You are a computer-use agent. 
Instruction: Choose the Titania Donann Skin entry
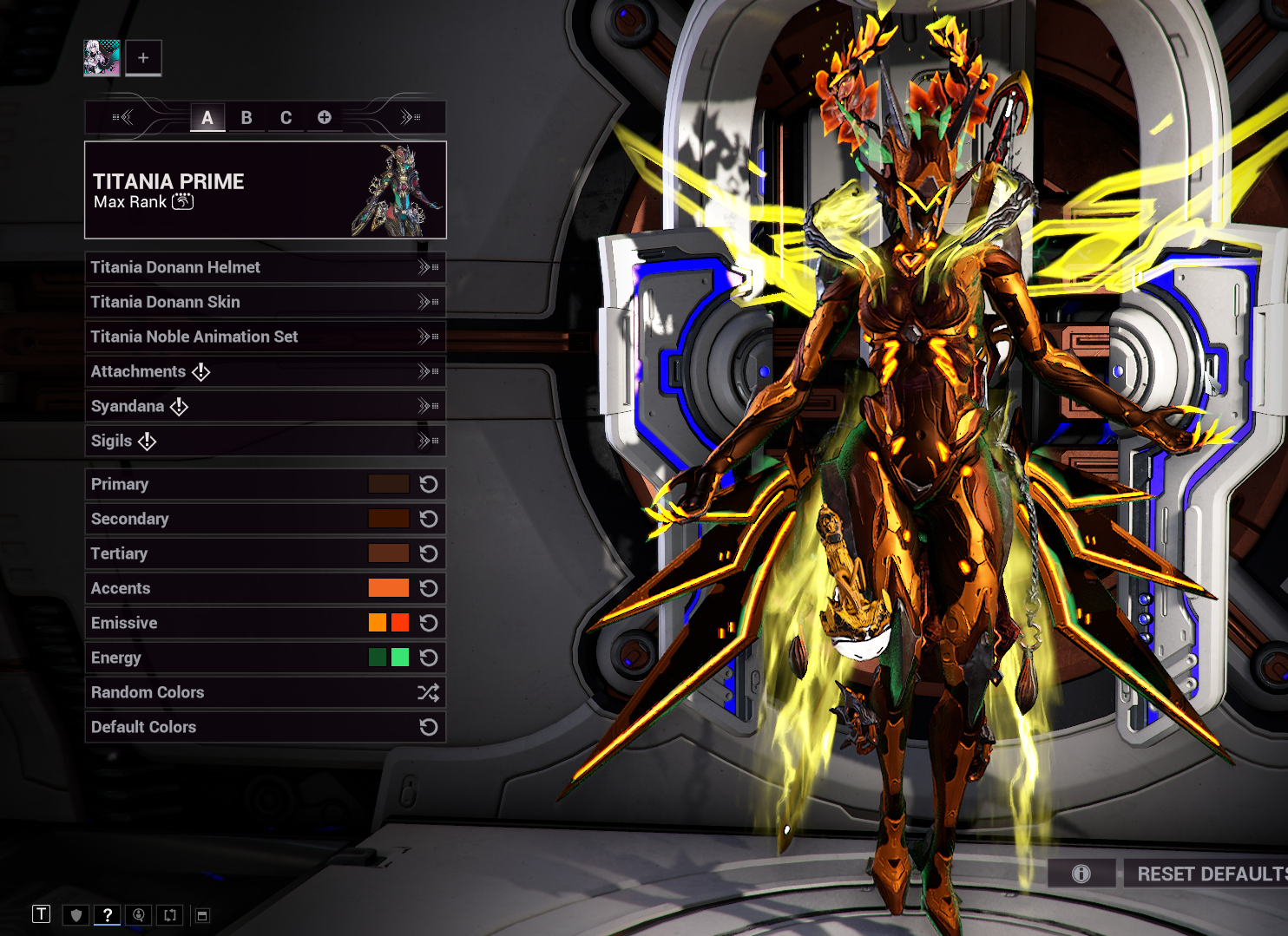coord(265,302)
